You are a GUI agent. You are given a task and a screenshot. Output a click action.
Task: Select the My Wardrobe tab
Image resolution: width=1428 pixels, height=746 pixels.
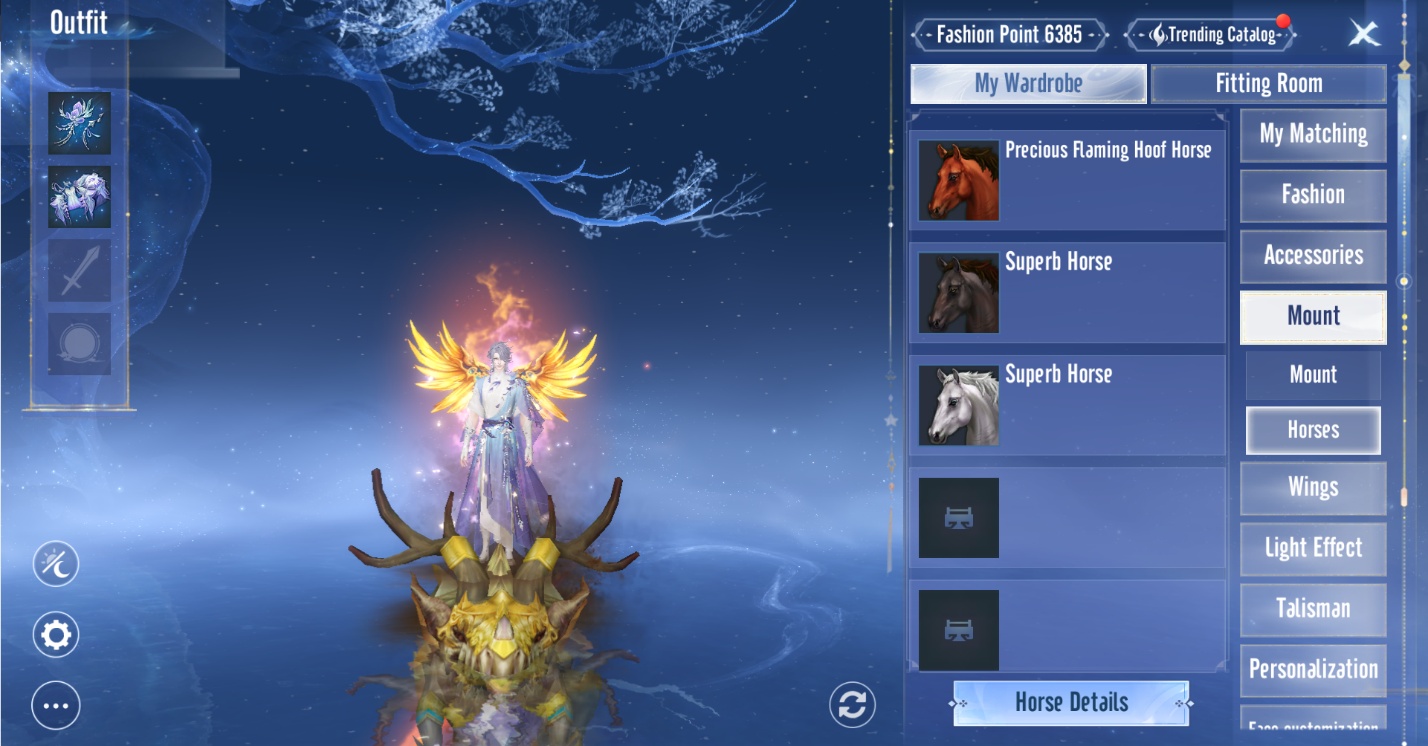click(x=1028, y=84)
